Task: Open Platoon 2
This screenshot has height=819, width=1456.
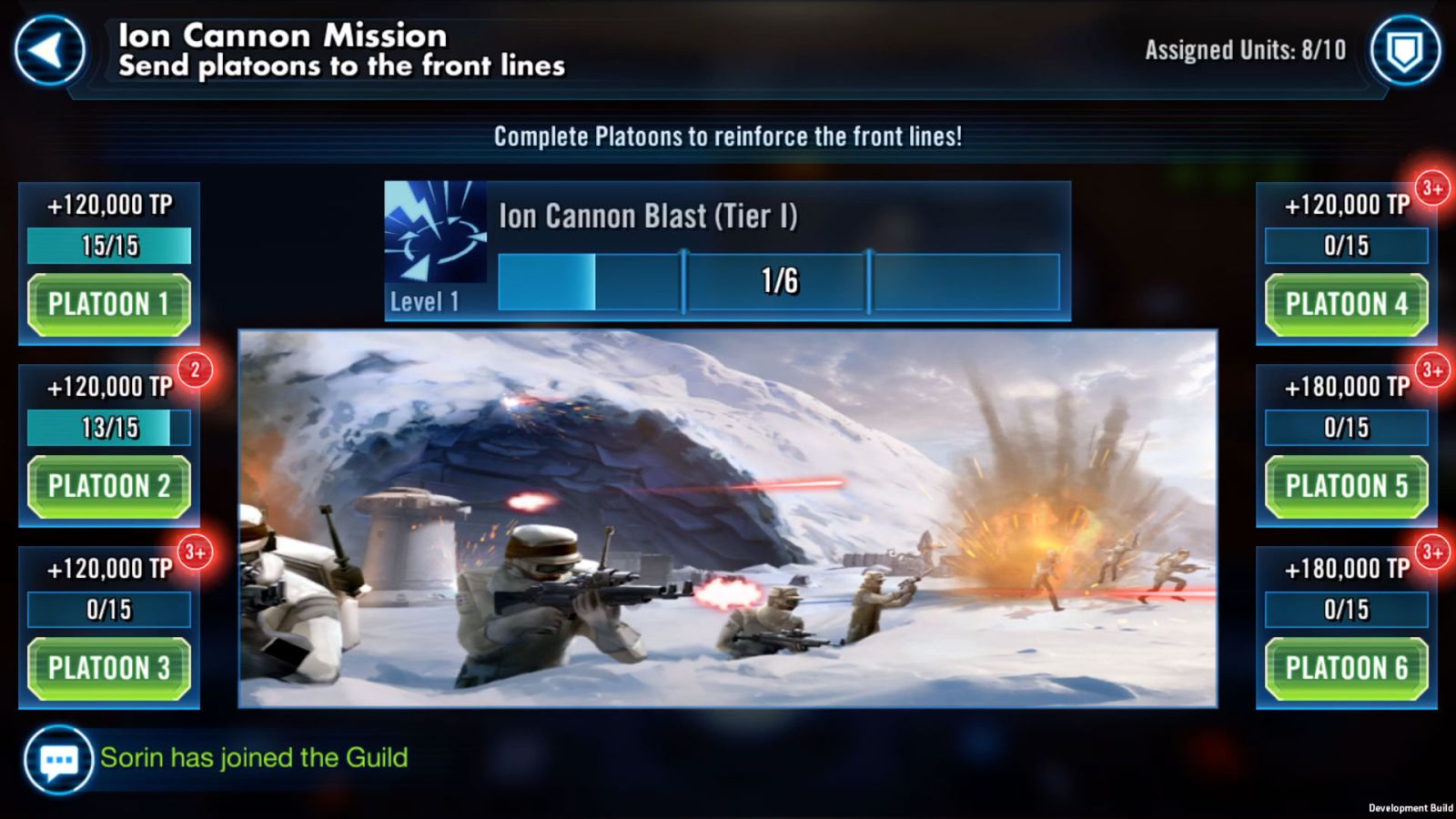Action: (x=109, y=487)
